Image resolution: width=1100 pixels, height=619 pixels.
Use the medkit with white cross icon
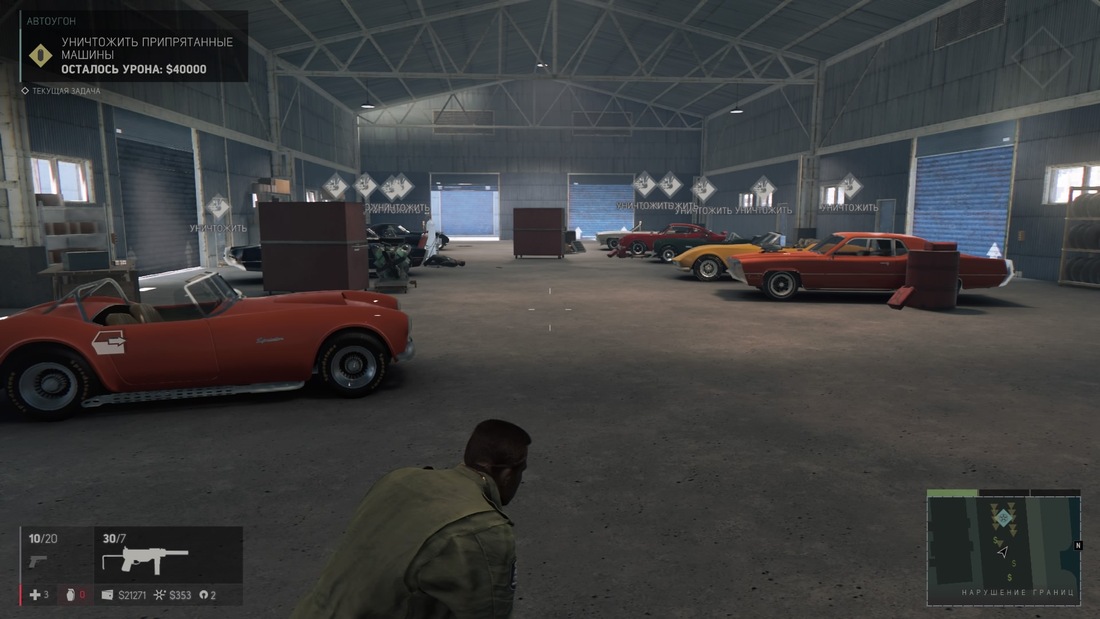[35, 595]
